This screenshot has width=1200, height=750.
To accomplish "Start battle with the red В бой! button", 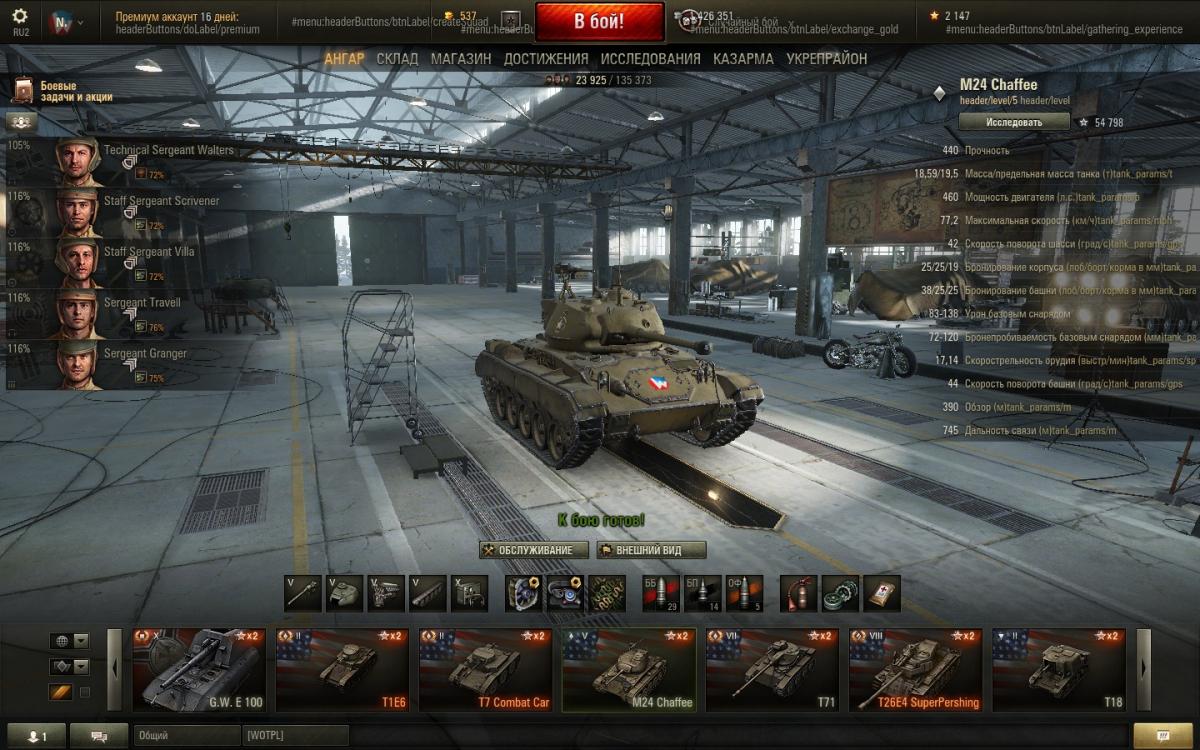I will point(599,21).
